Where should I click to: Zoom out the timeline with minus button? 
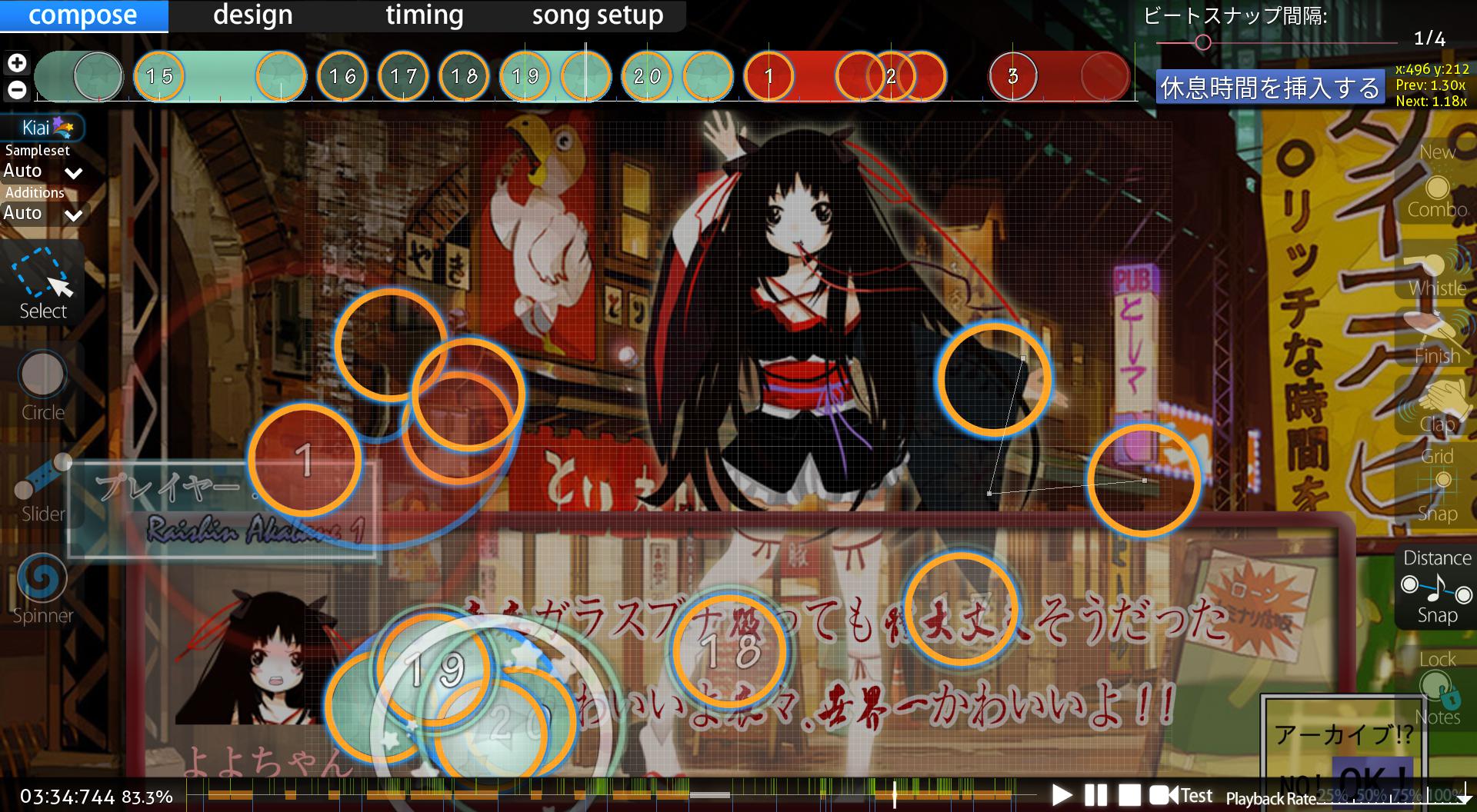coord(17,90)
